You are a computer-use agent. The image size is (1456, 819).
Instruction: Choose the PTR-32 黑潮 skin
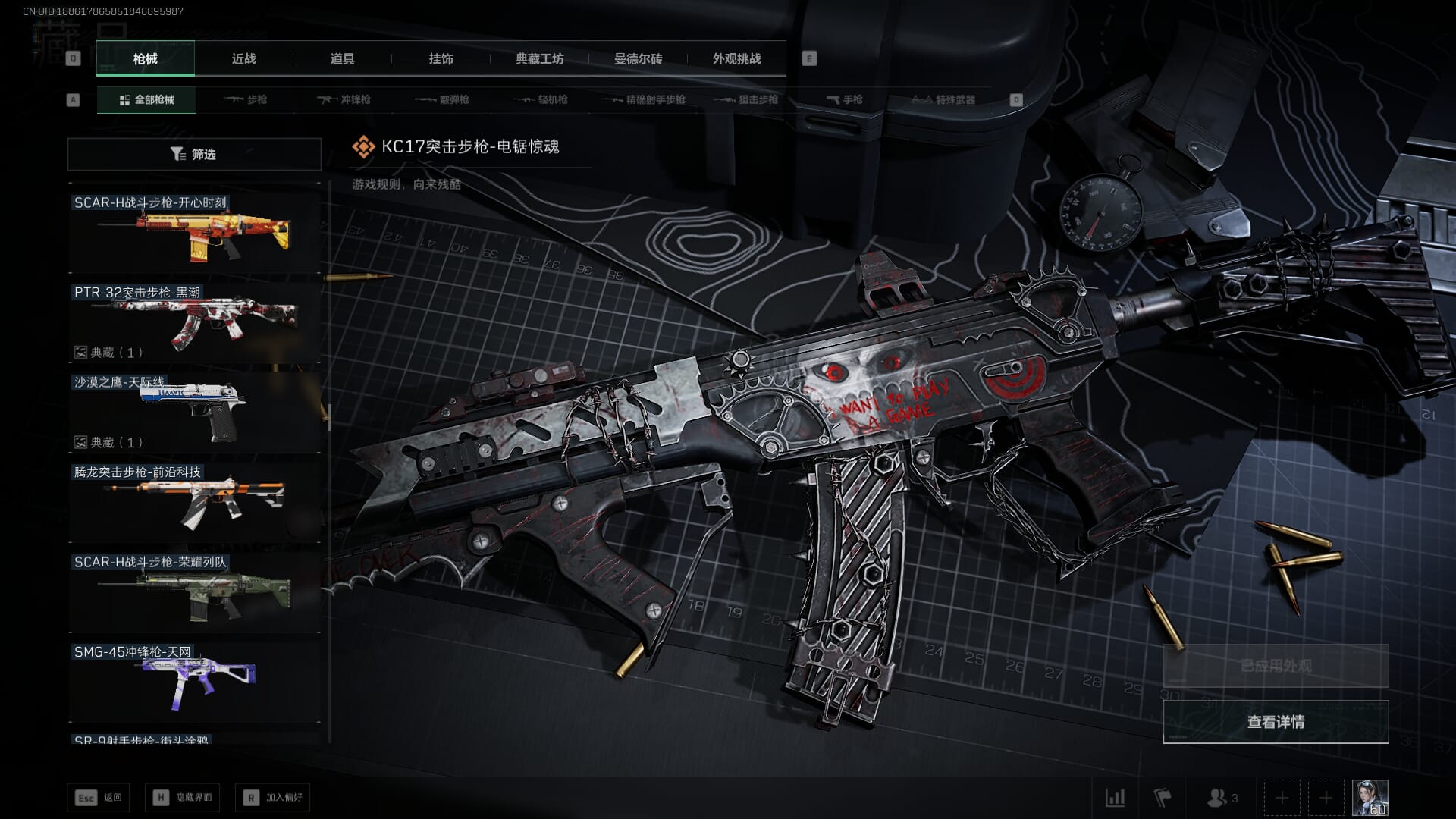[194, 322]
